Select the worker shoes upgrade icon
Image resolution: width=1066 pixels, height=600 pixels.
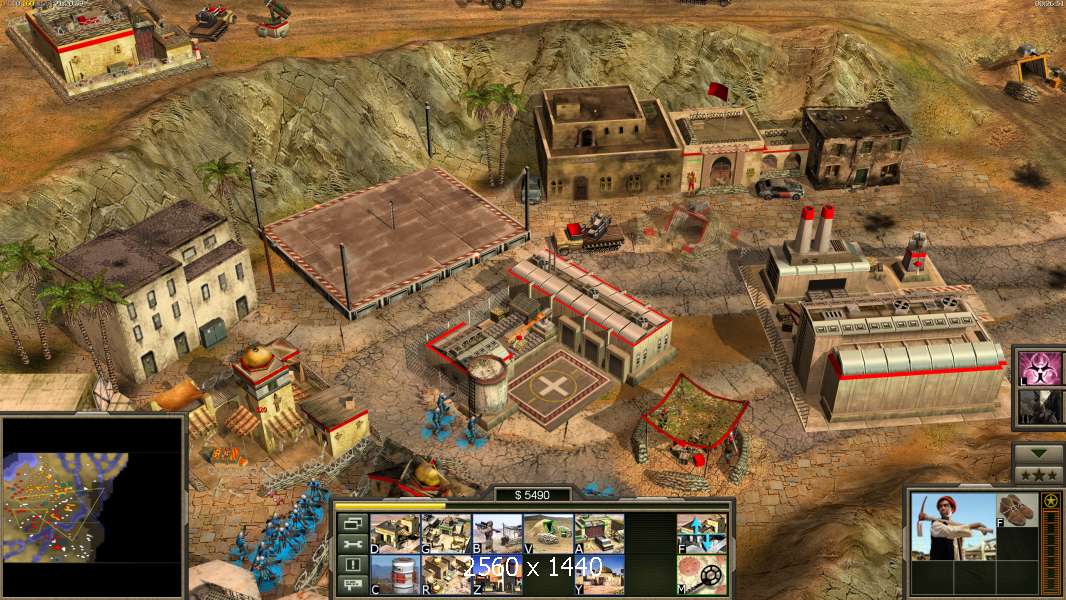(x=1017, y=509)
